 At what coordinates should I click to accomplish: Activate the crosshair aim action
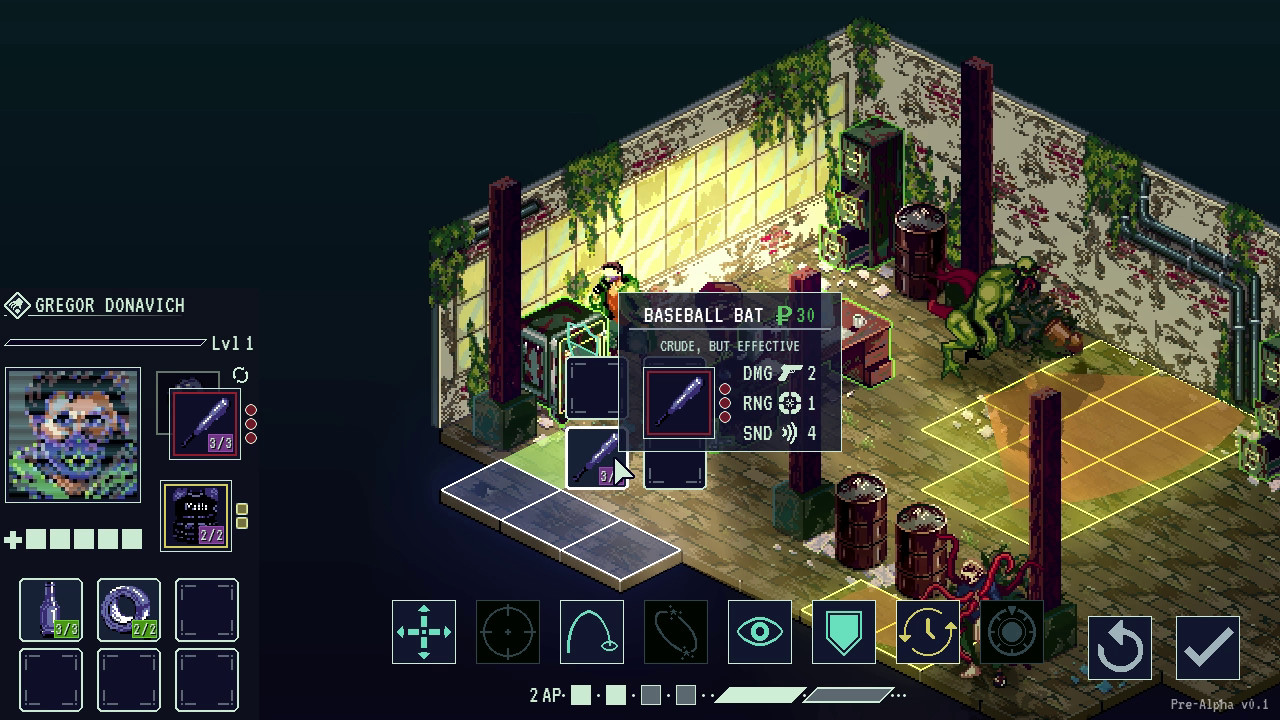[x=508, y=632]
